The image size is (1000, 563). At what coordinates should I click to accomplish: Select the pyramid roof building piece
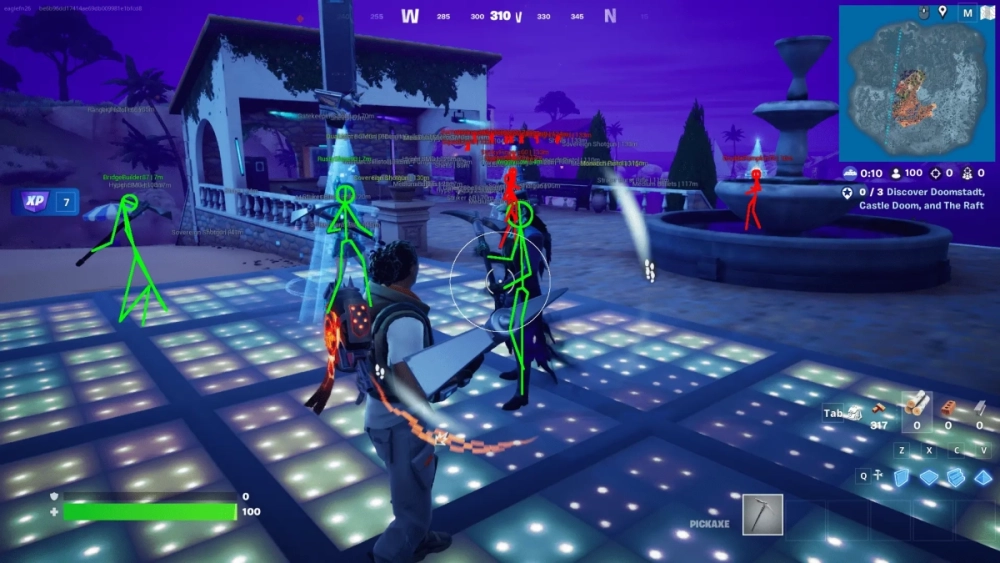coord(982,477)
